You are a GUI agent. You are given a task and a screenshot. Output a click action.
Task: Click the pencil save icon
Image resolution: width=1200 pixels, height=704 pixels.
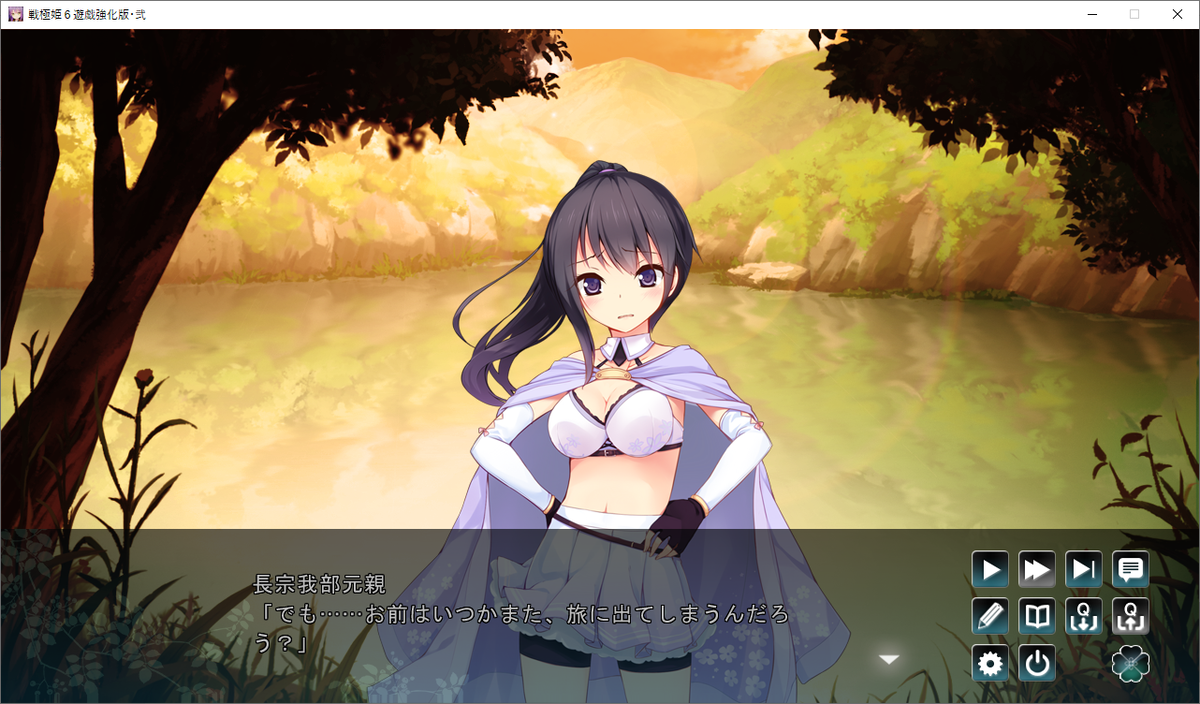click(990, 616)
